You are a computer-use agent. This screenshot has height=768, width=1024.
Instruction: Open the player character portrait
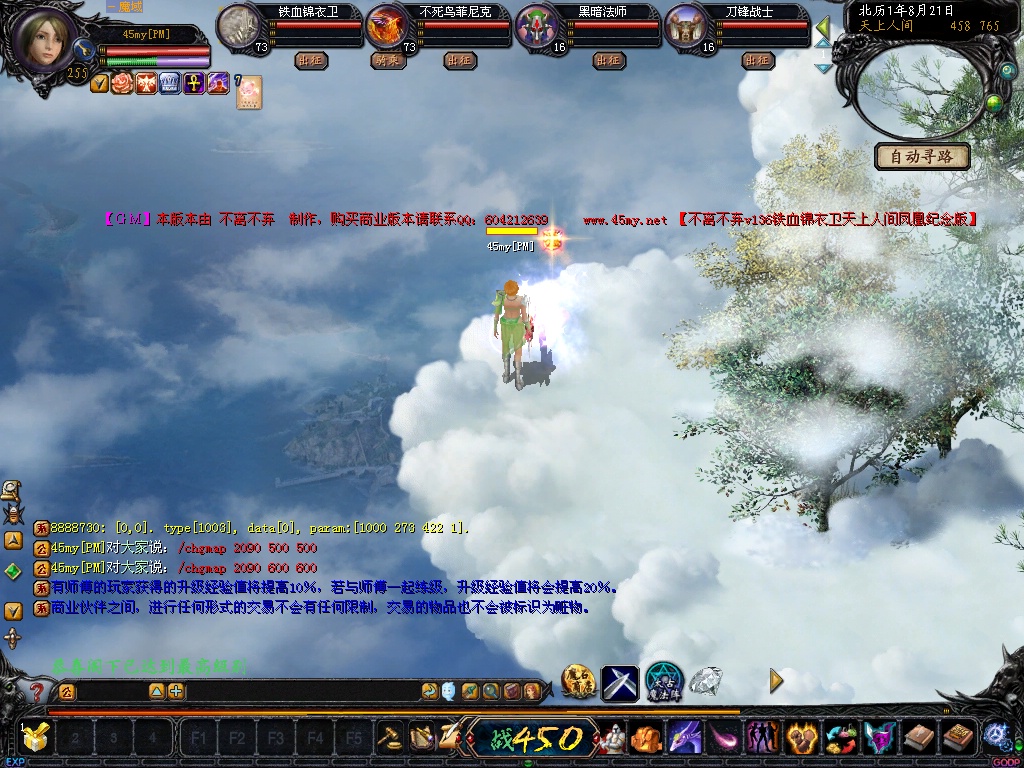pyautogui.click(x=43, y=40)
